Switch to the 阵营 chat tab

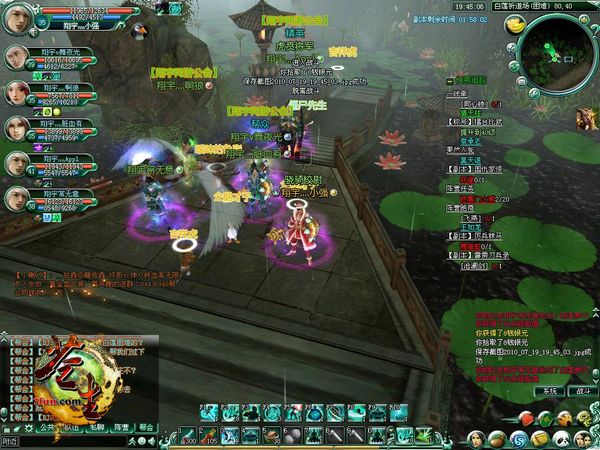pos(121,426)
